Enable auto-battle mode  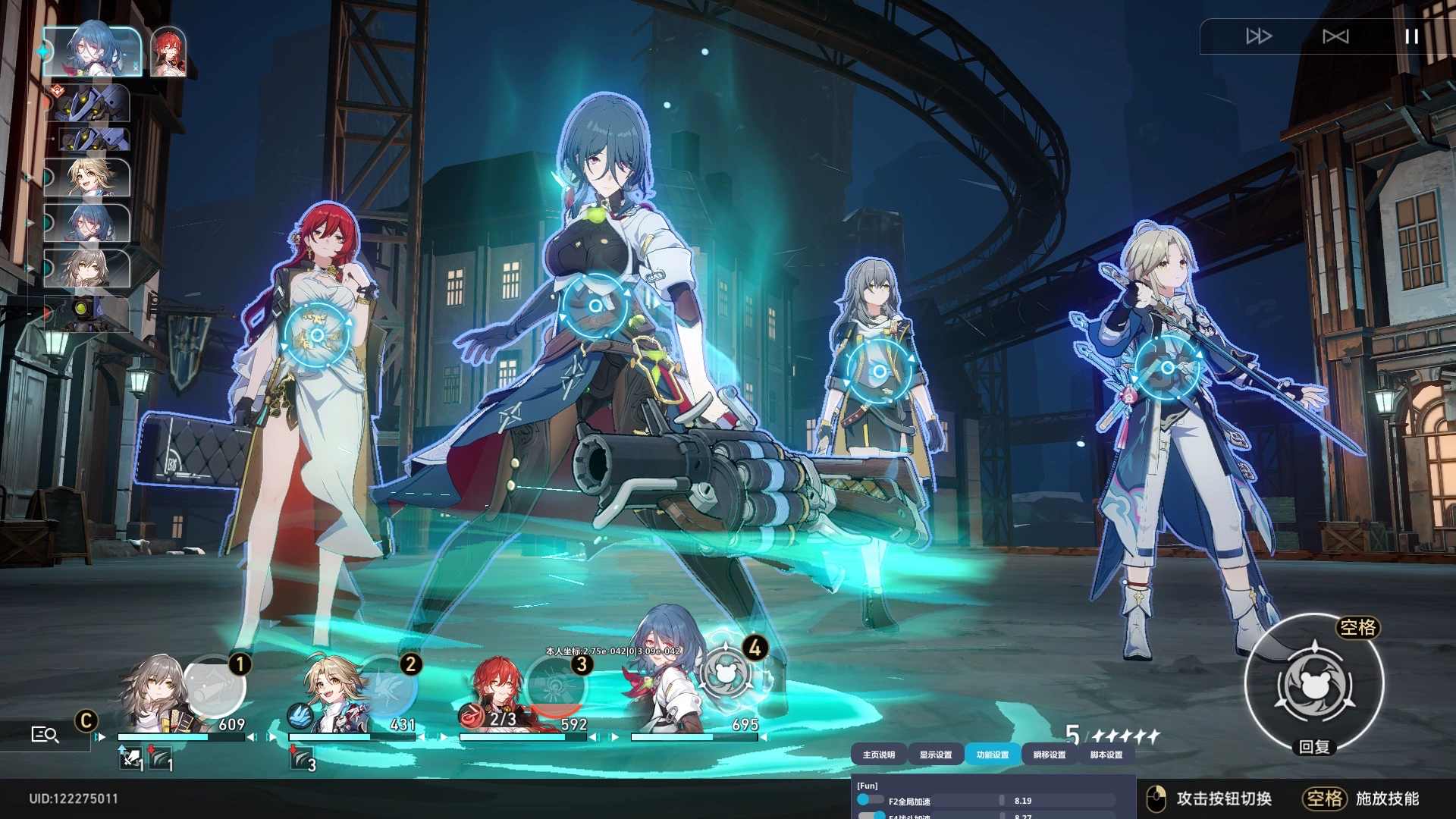point(1335,36)
